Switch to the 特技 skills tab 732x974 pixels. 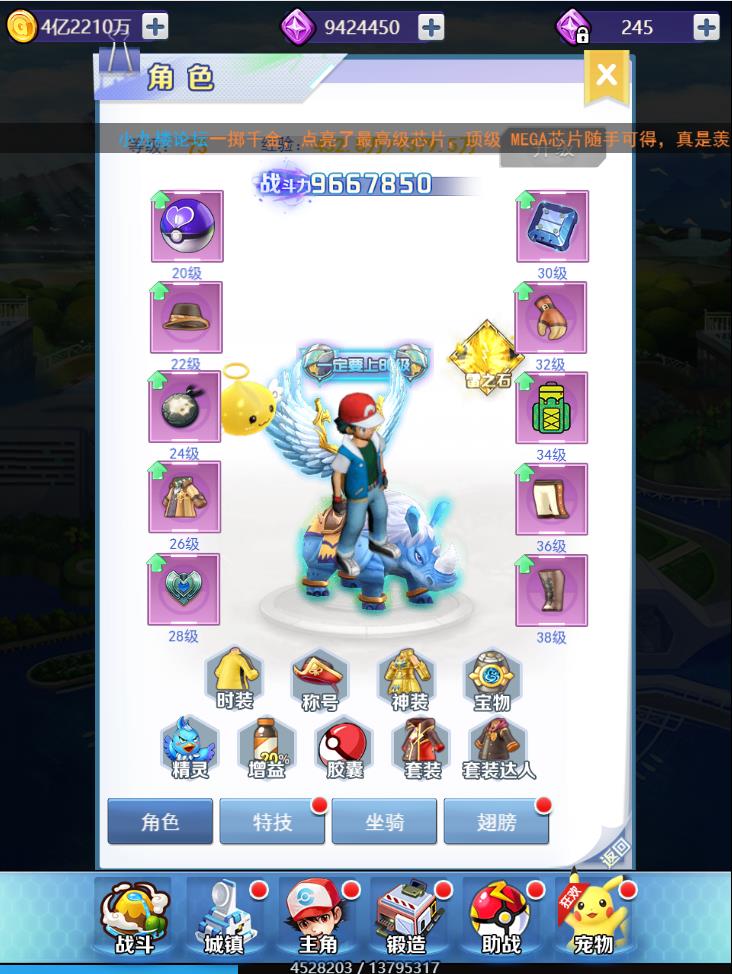272,822
